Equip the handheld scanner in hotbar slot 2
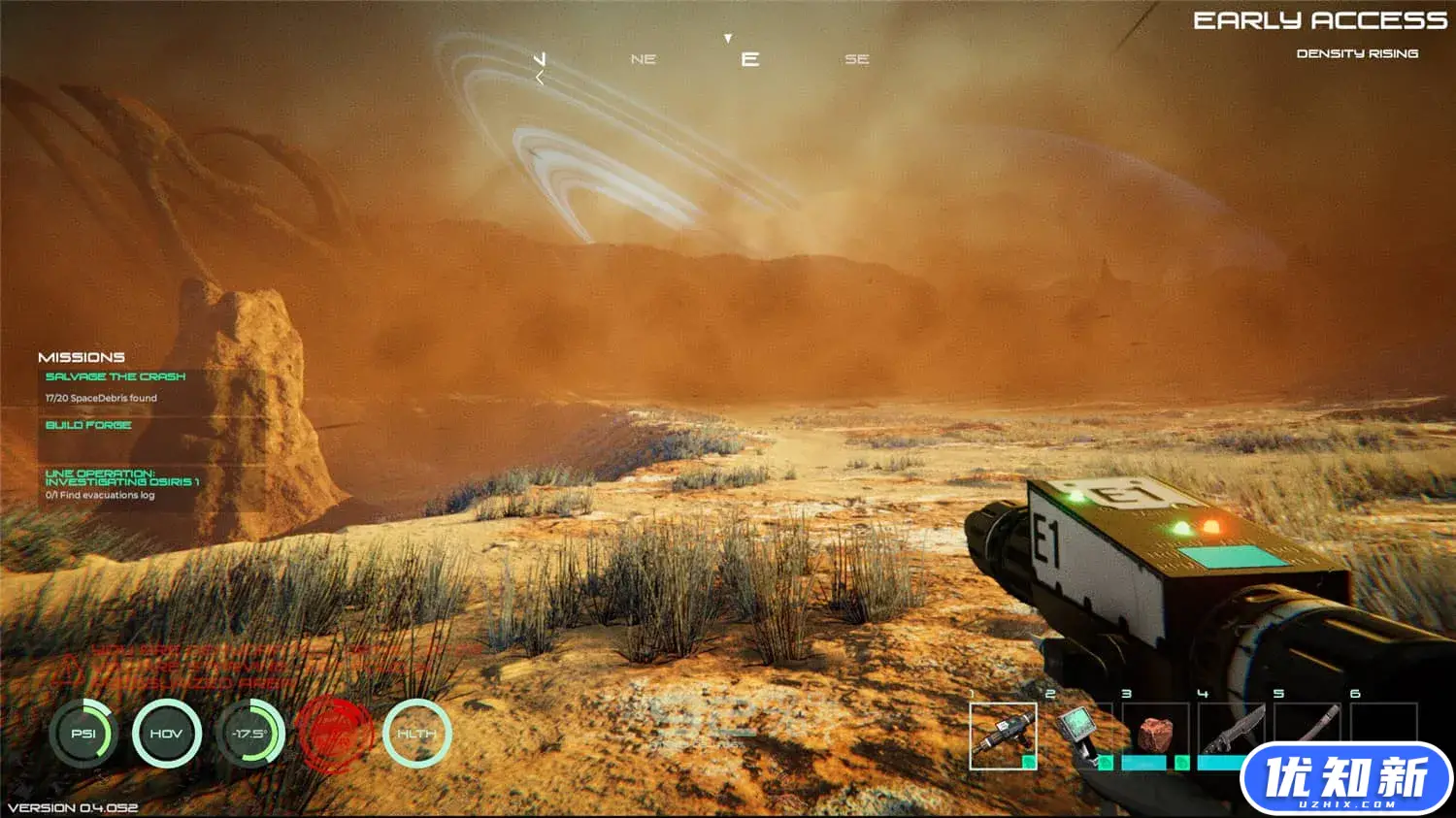This screenshot has width=1456, height=818. 1079,734
